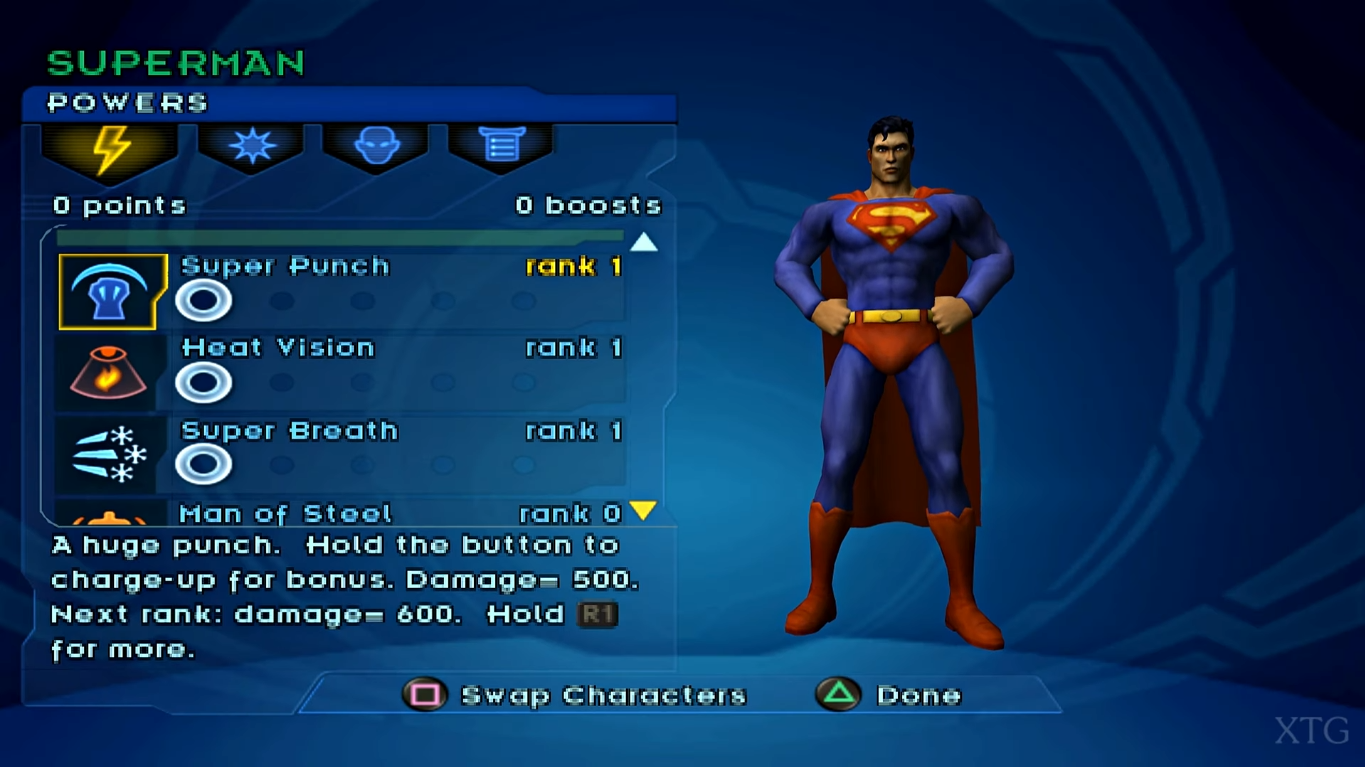
Task: Enable the Super Breath rank slot circle
Action: point(204,464)
